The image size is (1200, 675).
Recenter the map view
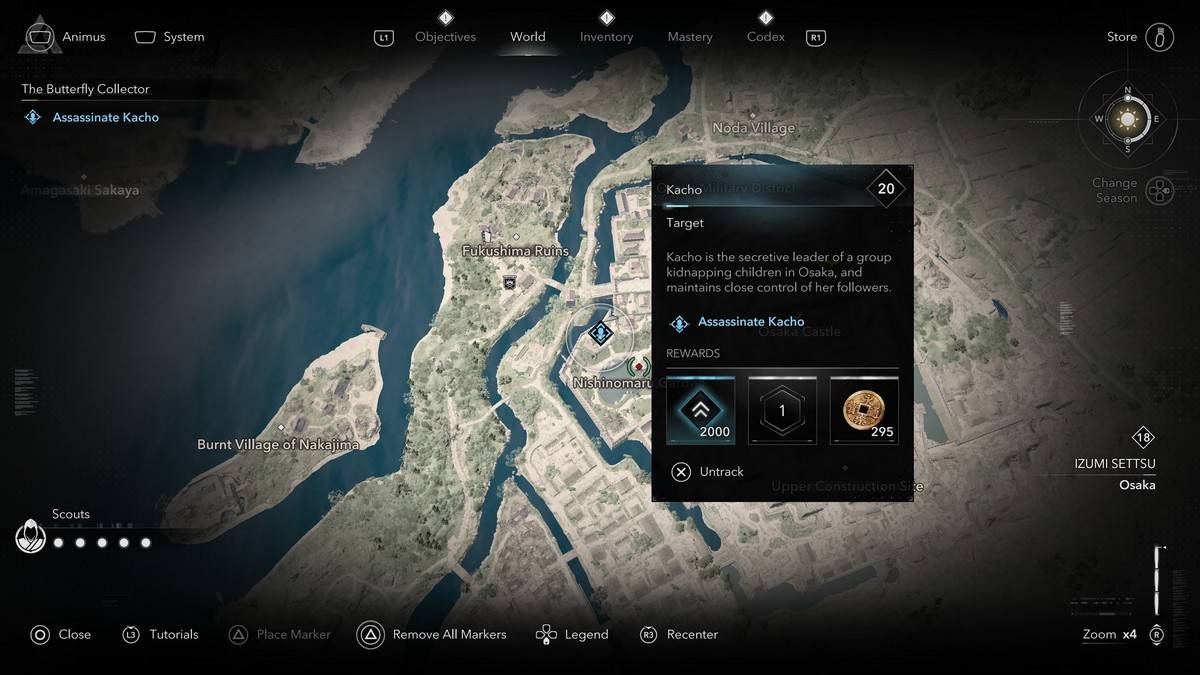[679, 634]
